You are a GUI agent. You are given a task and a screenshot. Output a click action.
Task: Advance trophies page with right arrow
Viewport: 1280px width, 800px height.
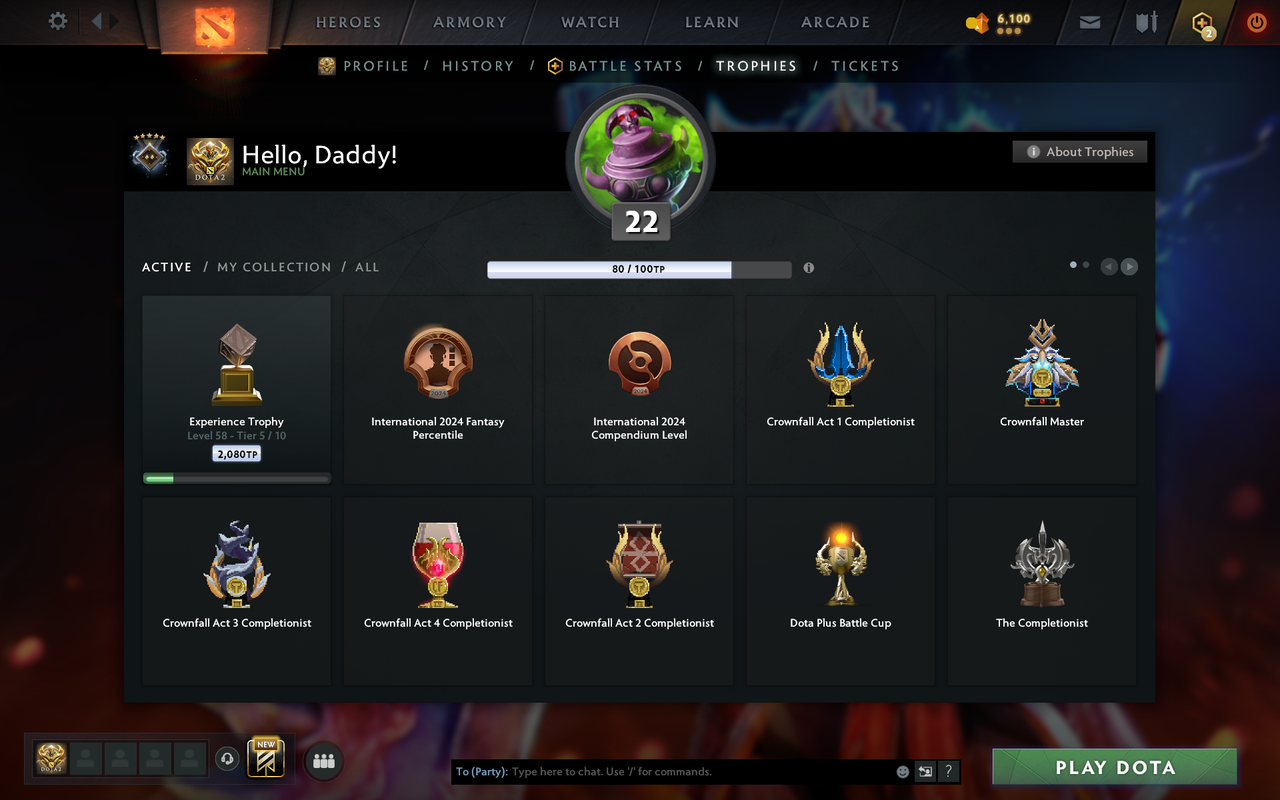pos(1129,266)
